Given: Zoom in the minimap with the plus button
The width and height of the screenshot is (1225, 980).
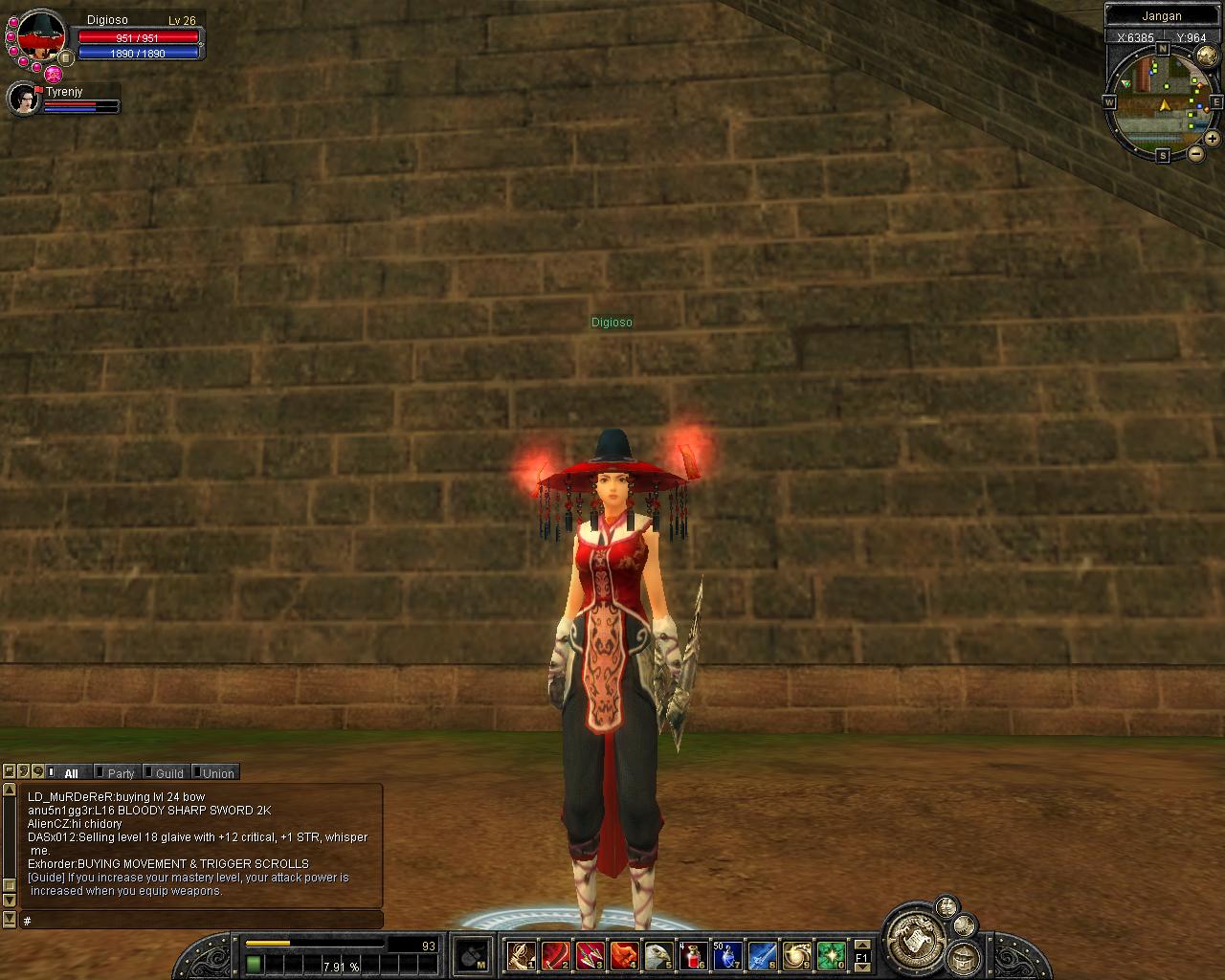Looking at the screenshot, I should 1212,139.
